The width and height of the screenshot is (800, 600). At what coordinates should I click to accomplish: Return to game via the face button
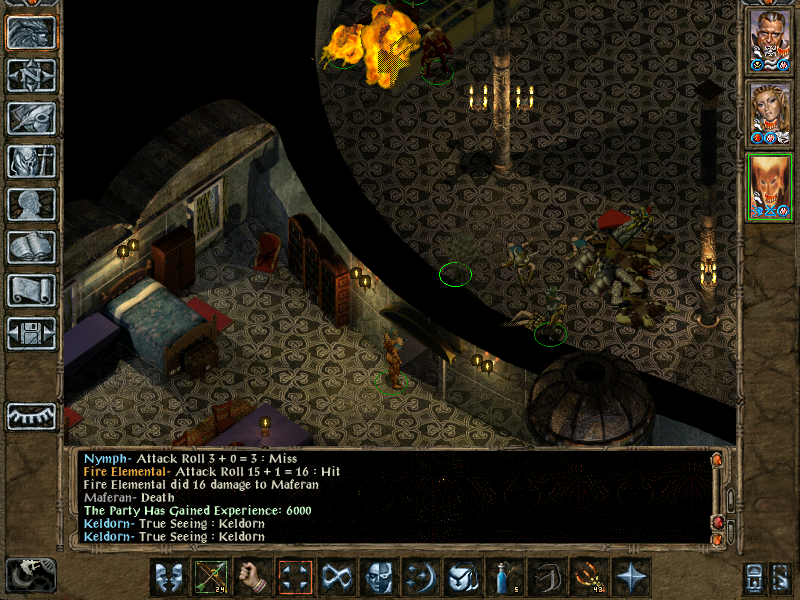pyautogui.click(x=32, y=33)
